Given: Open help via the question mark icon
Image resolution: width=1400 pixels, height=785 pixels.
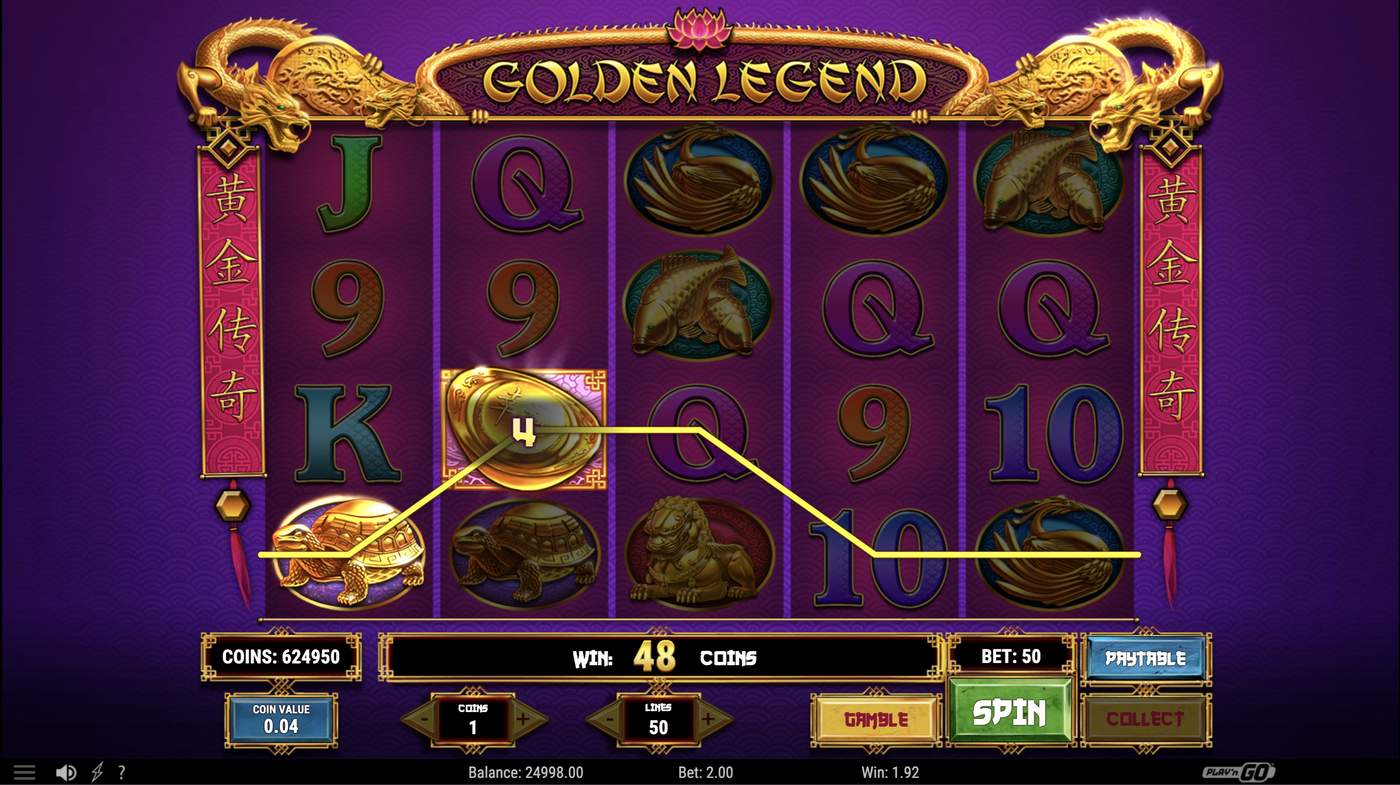Looking at the screenshot, I should pyautogui.click(x=121, y=771).
